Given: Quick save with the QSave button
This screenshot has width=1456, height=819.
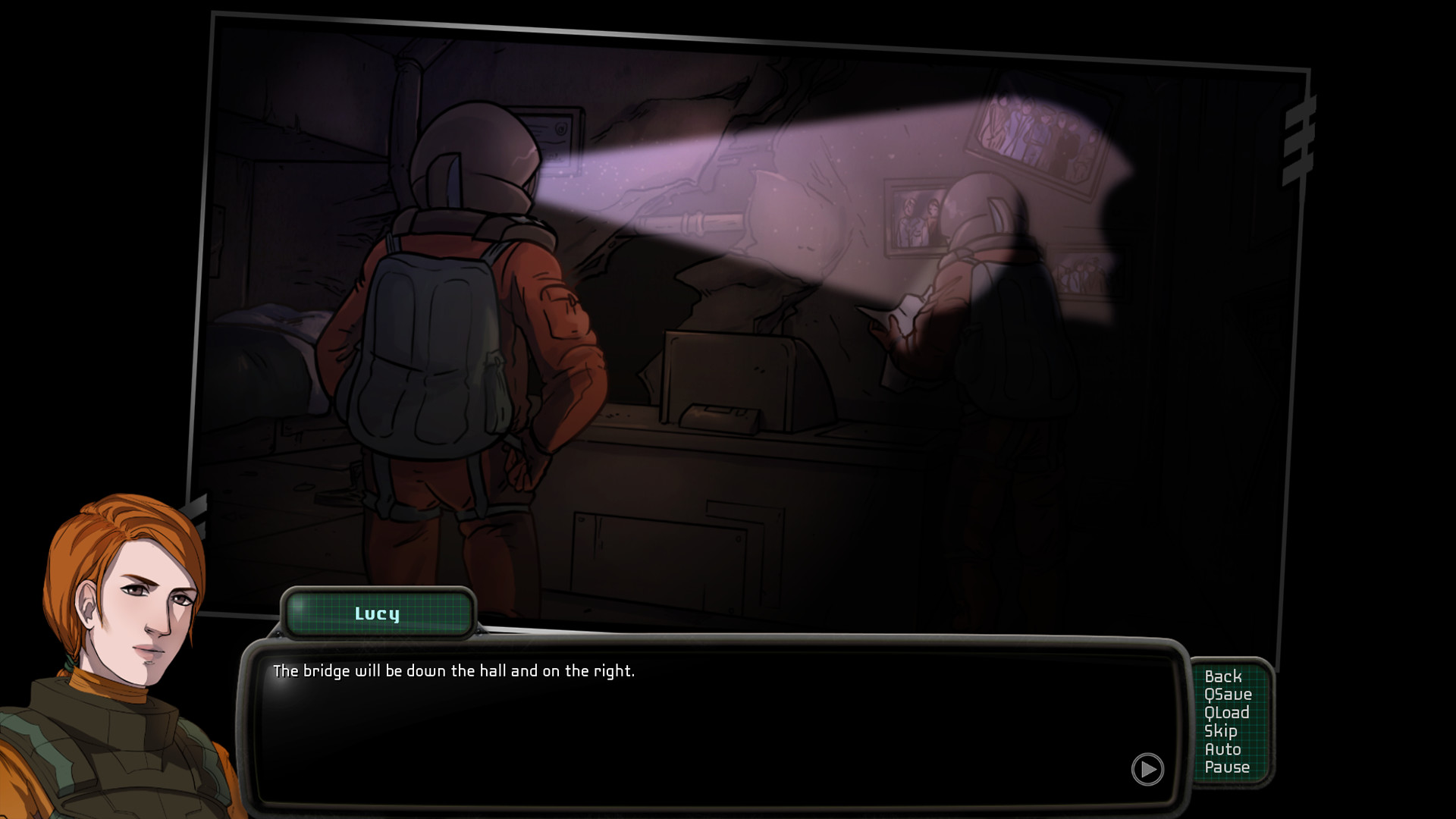Looking at the screenshot, I should (x=1228, y=695).
